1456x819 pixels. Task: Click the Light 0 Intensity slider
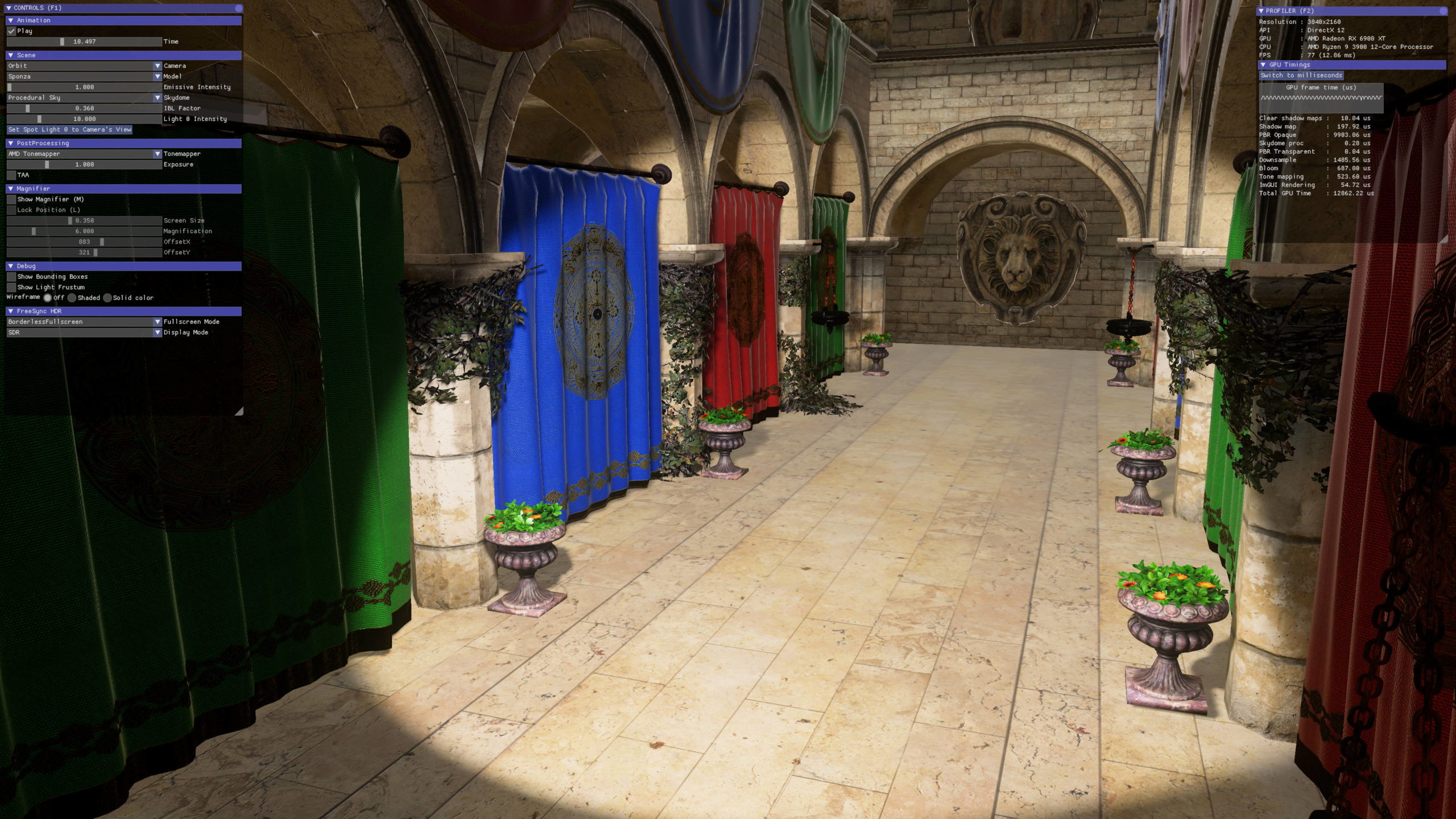tap(84, 119)
